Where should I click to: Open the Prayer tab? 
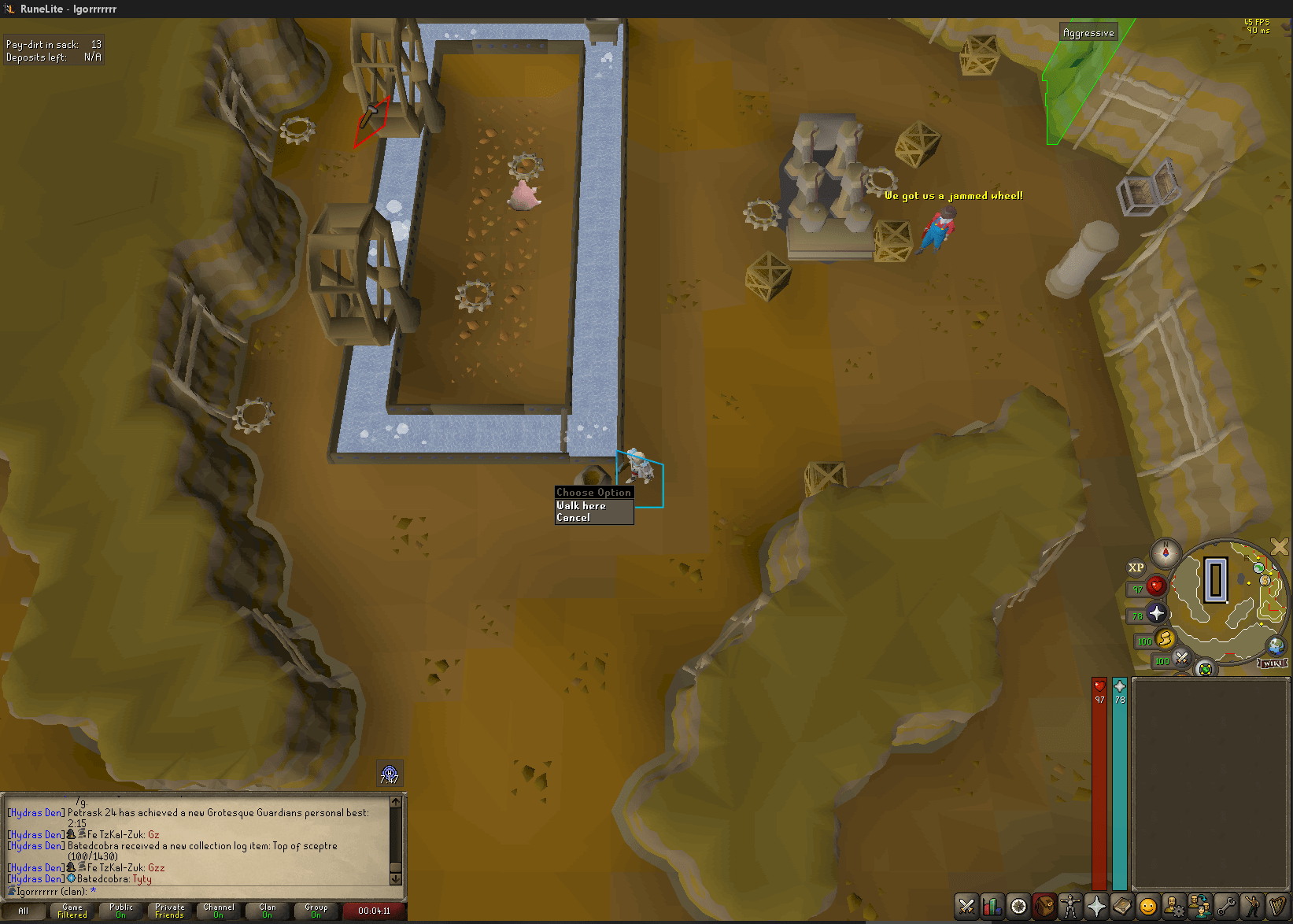[1096, 907]
